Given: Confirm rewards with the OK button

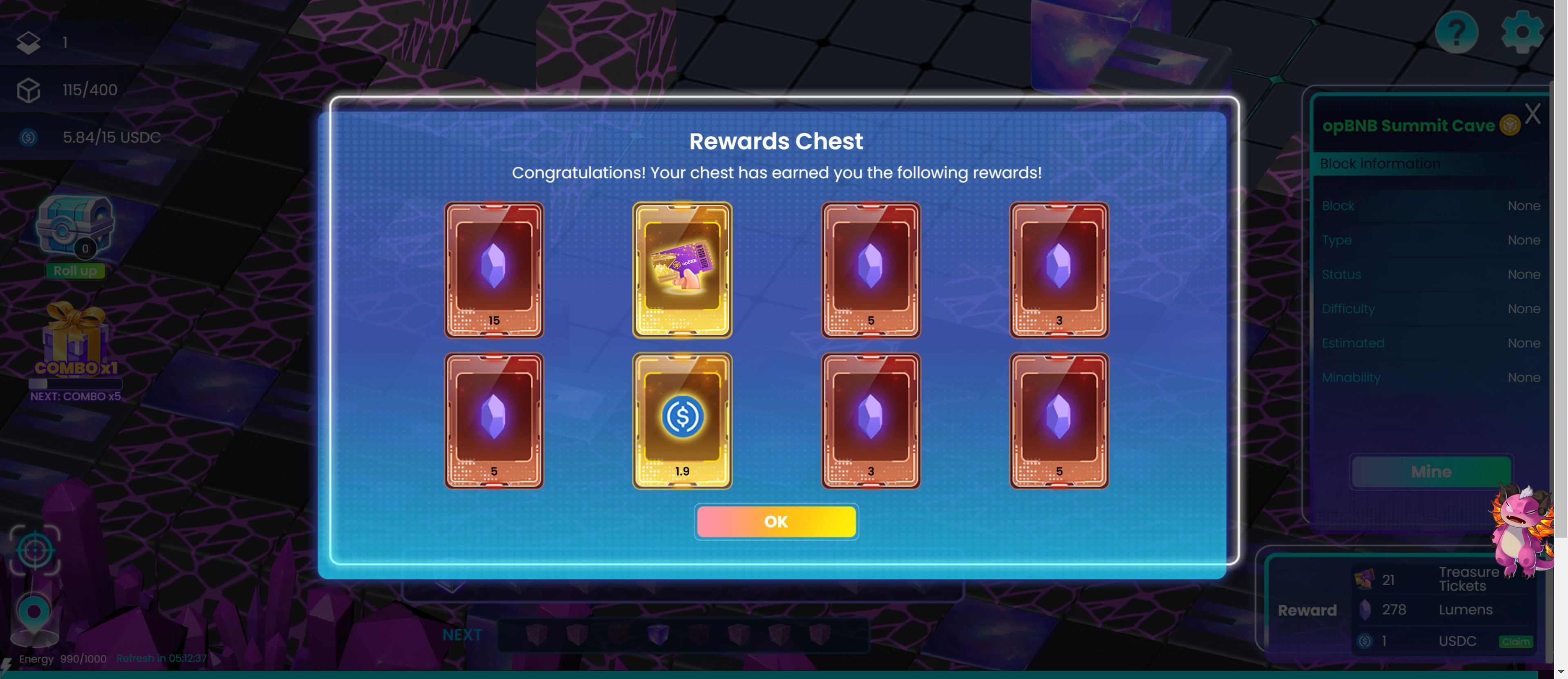Looking at the screenshot, I should click(x=776, y=521).
